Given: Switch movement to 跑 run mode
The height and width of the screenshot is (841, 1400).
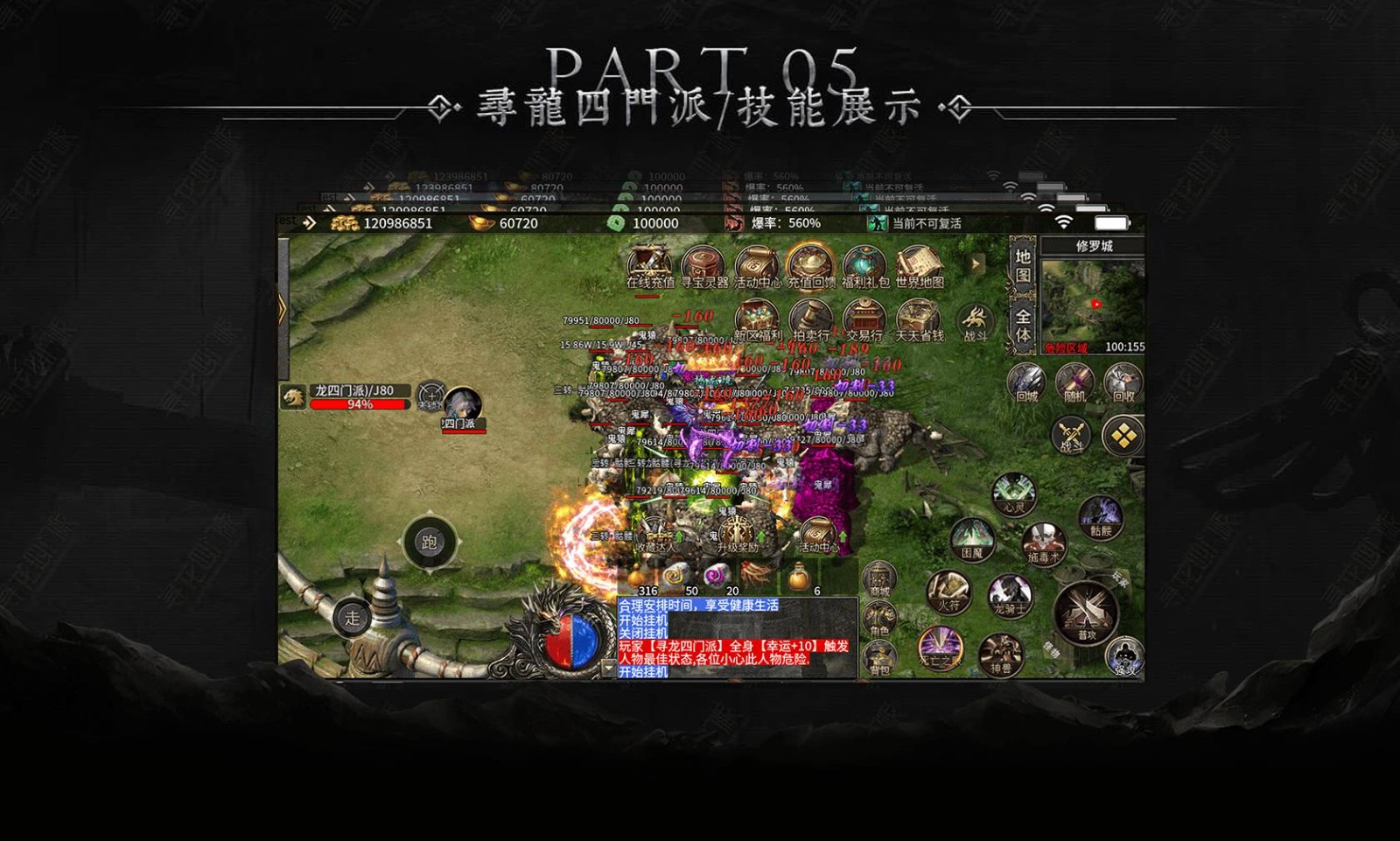Looking at the screenshot, I should (429, 543).
